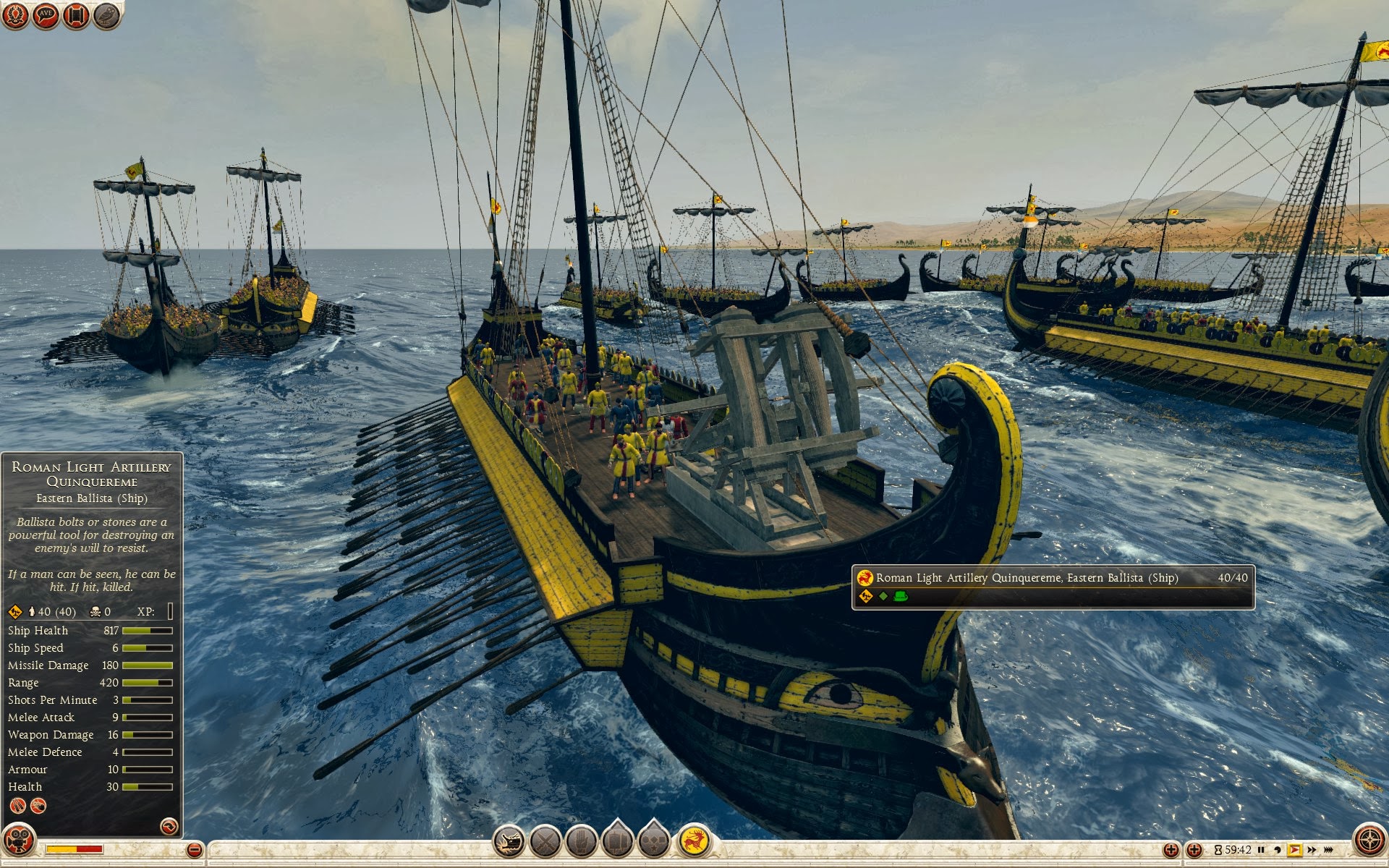This screenshot has height=868, width=1389.
Task: Open the laurel wreath menu button
Action: point(15,15)
